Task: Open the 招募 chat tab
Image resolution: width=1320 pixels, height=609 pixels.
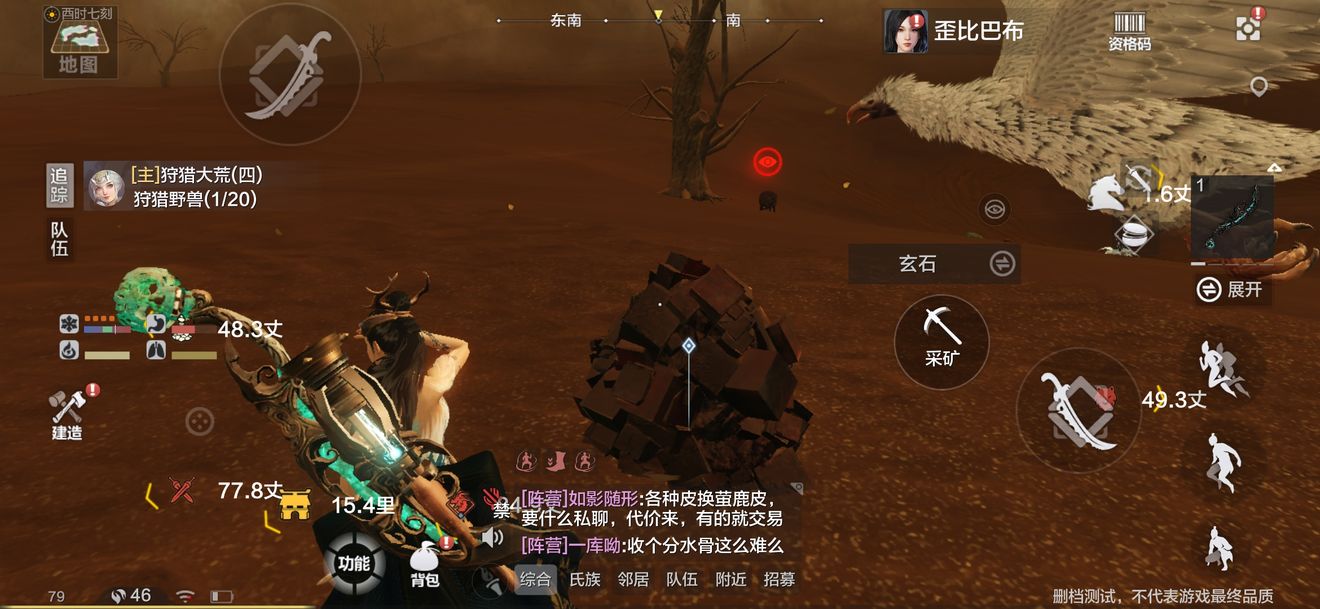Action: click(780, 579)
